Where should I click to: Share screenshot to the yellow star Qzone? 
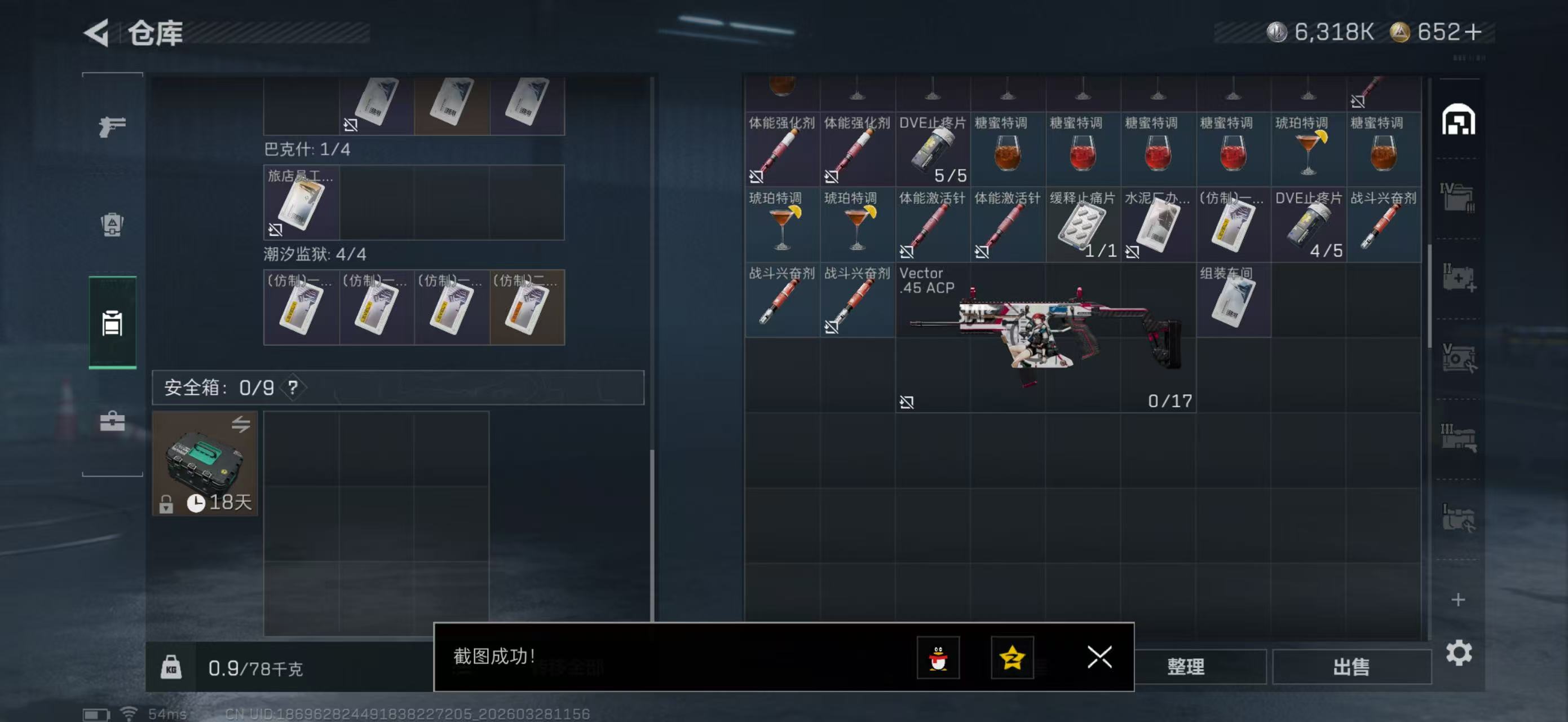pyautogui.click(x=1012, y=658)
